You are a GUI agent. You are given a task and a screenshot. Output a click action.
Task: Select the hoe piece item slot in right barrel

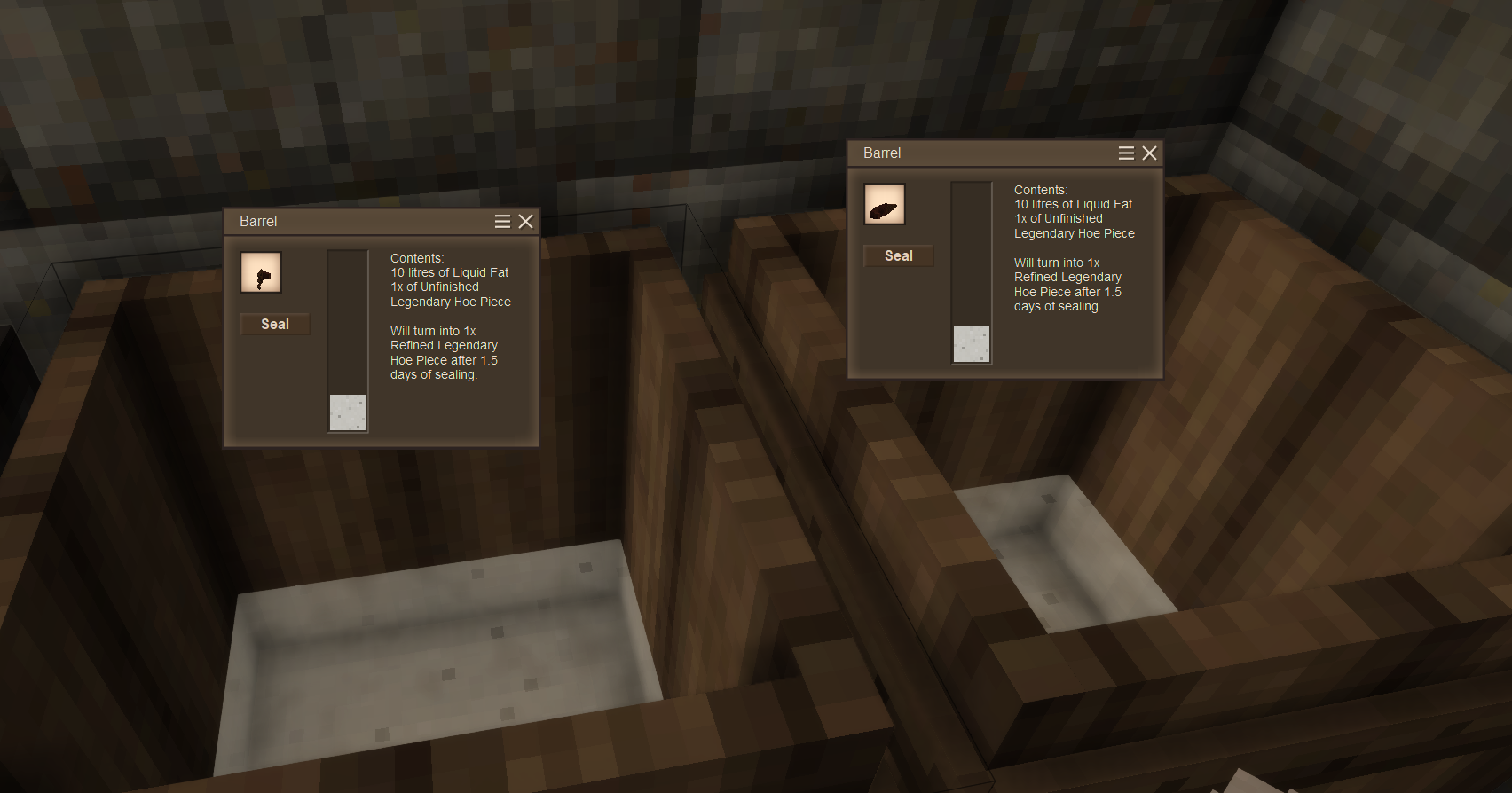tap(884, 203)
